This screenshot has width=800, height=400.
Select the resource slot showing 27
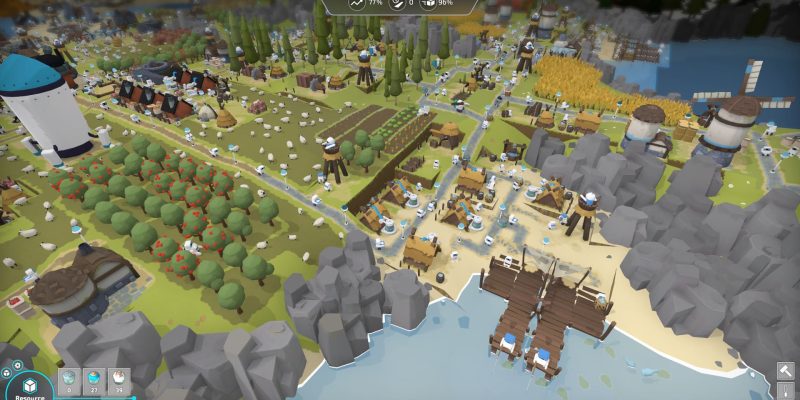(x=94, y=378)
